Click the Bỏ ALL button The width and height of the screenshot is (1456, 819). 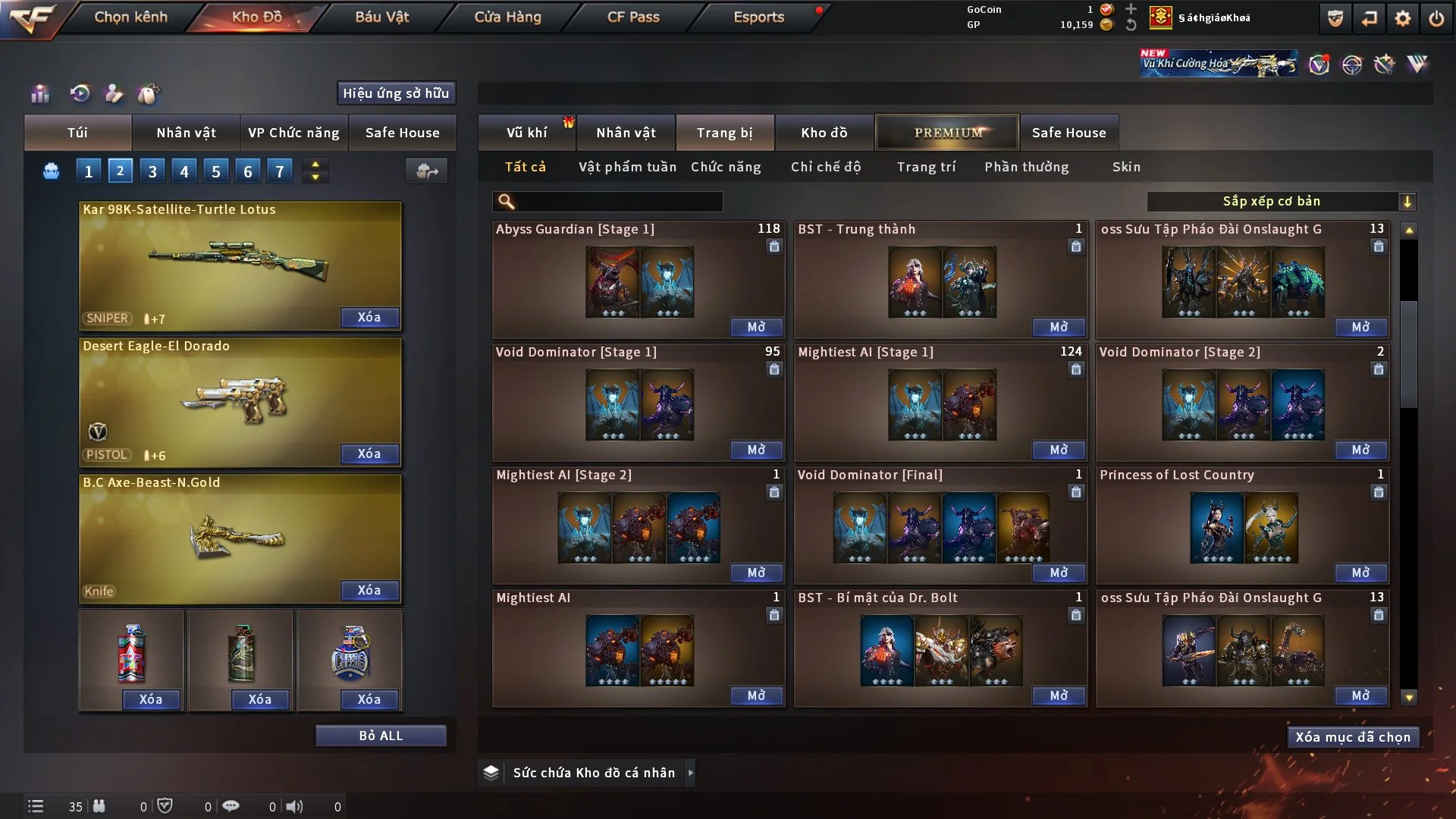coord(381,736)
